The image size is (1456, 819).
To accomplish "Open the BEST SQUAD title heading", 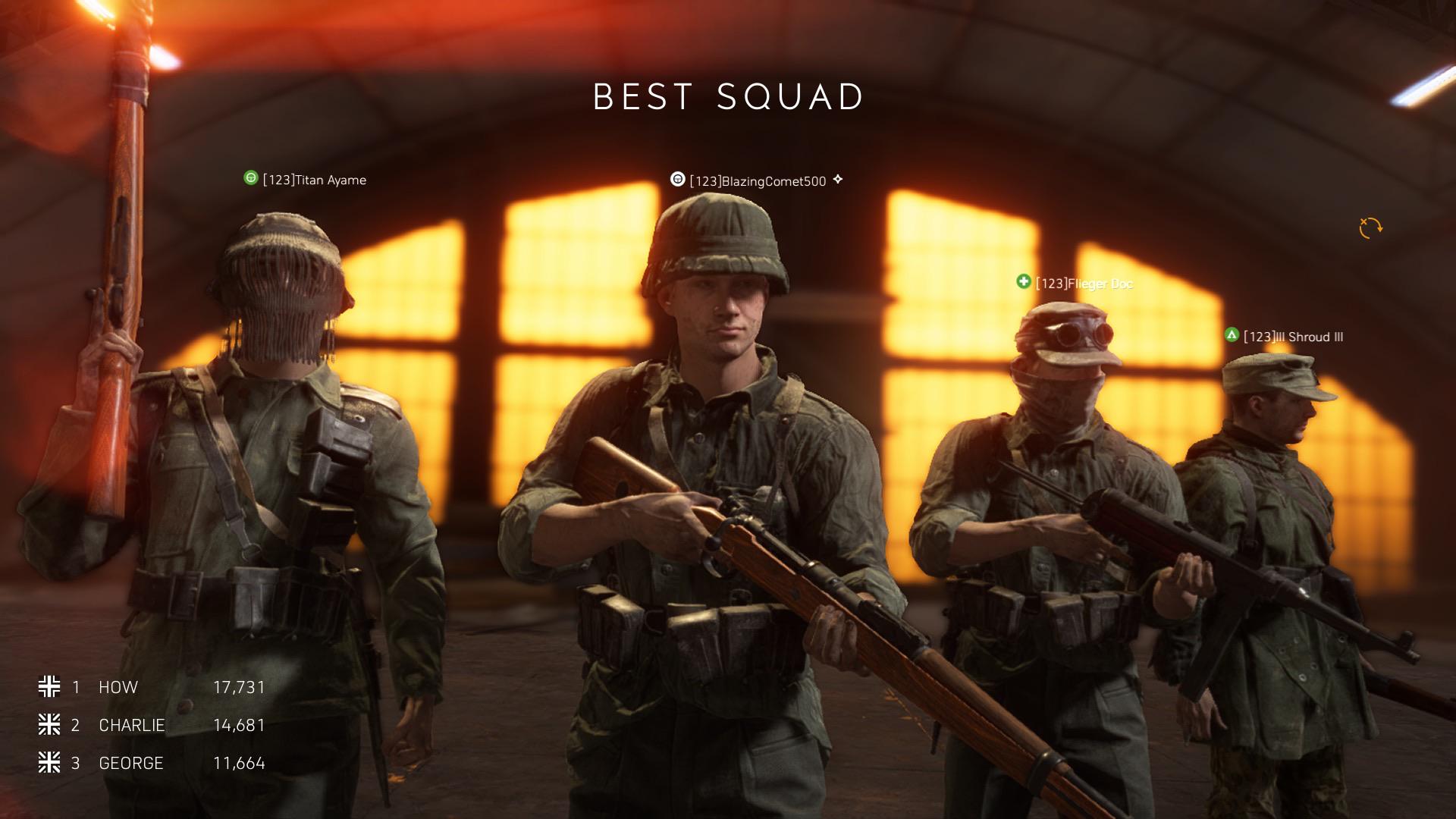I will click(727, 97).
